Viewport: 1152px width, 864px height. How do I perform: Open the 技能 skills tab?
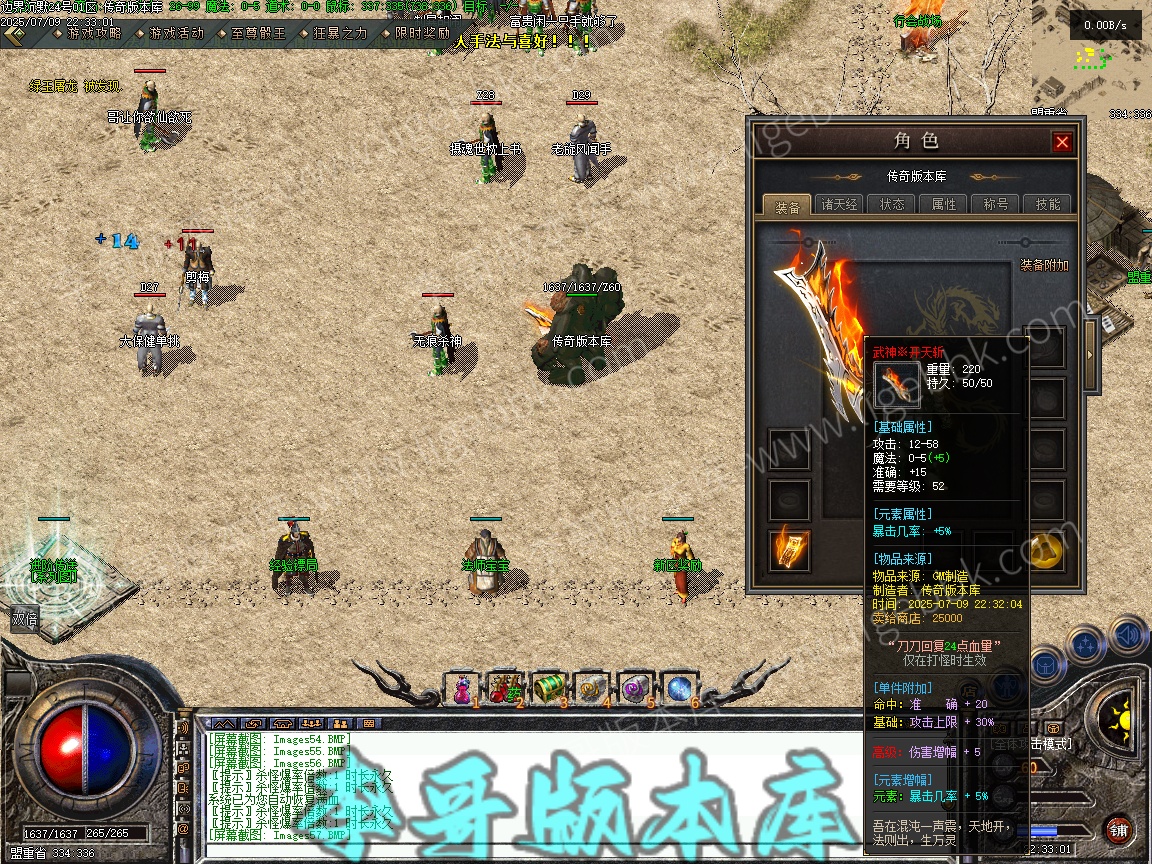point(1048,204)
